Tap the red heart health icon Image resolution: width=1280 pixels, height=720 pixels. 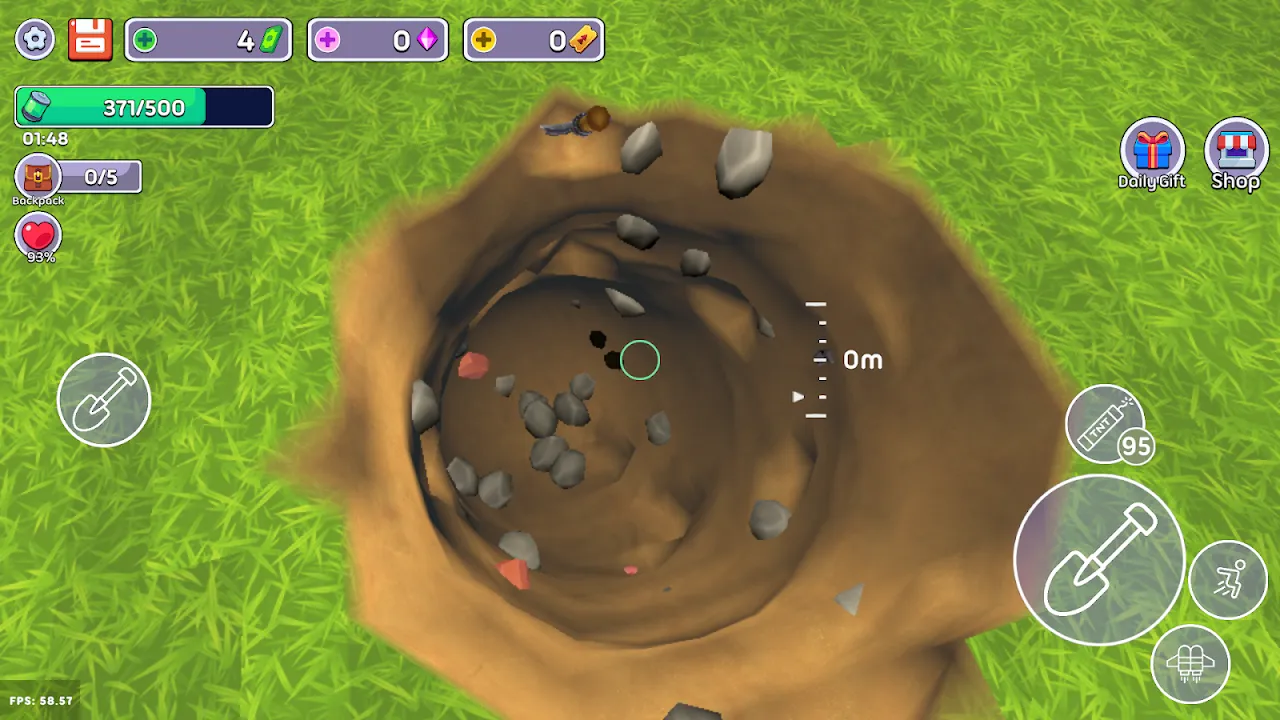click(38, 236)
